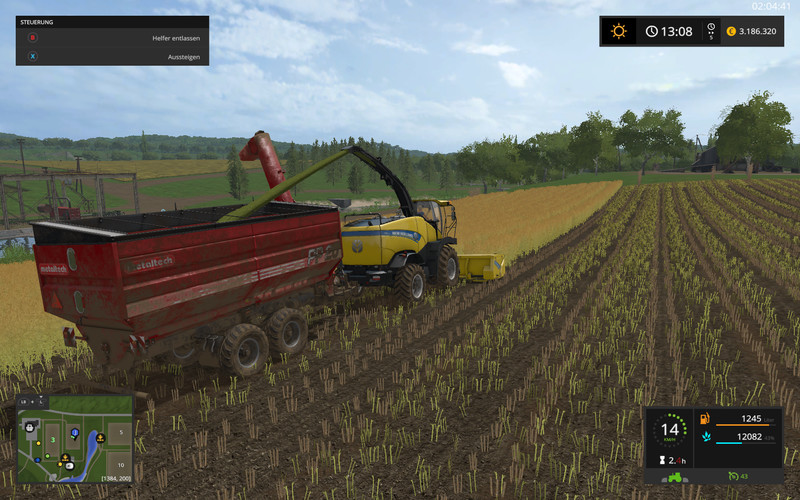This screenshot has width=800, height=500.
Task: Click the sun weather icon
Action: point(619,31)
